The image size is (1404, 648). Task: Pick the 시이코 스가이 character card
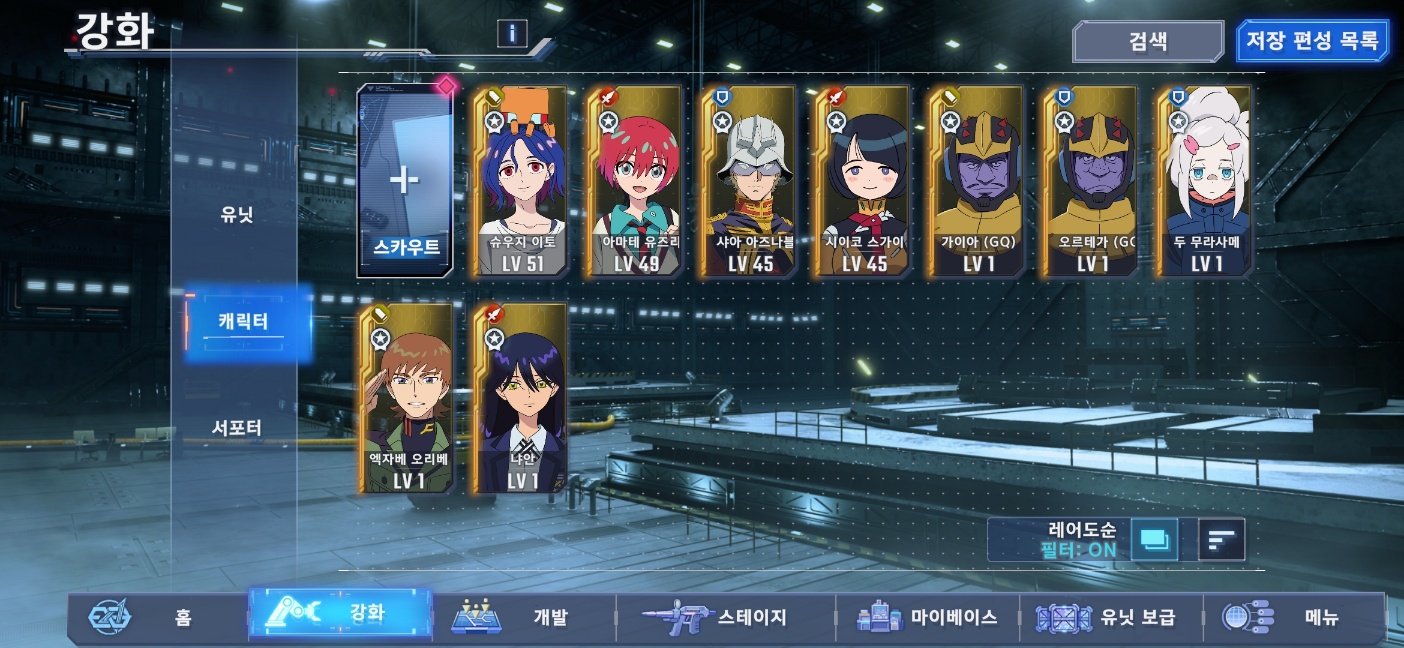click(x=860, y=181)
